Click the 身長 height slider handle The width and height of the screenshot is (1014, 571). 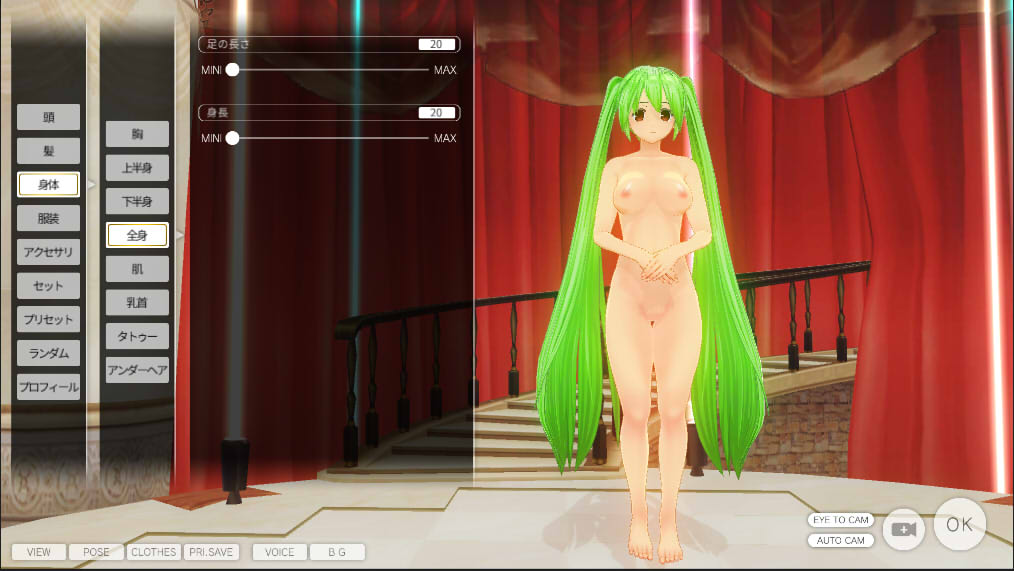coord(233,138)
